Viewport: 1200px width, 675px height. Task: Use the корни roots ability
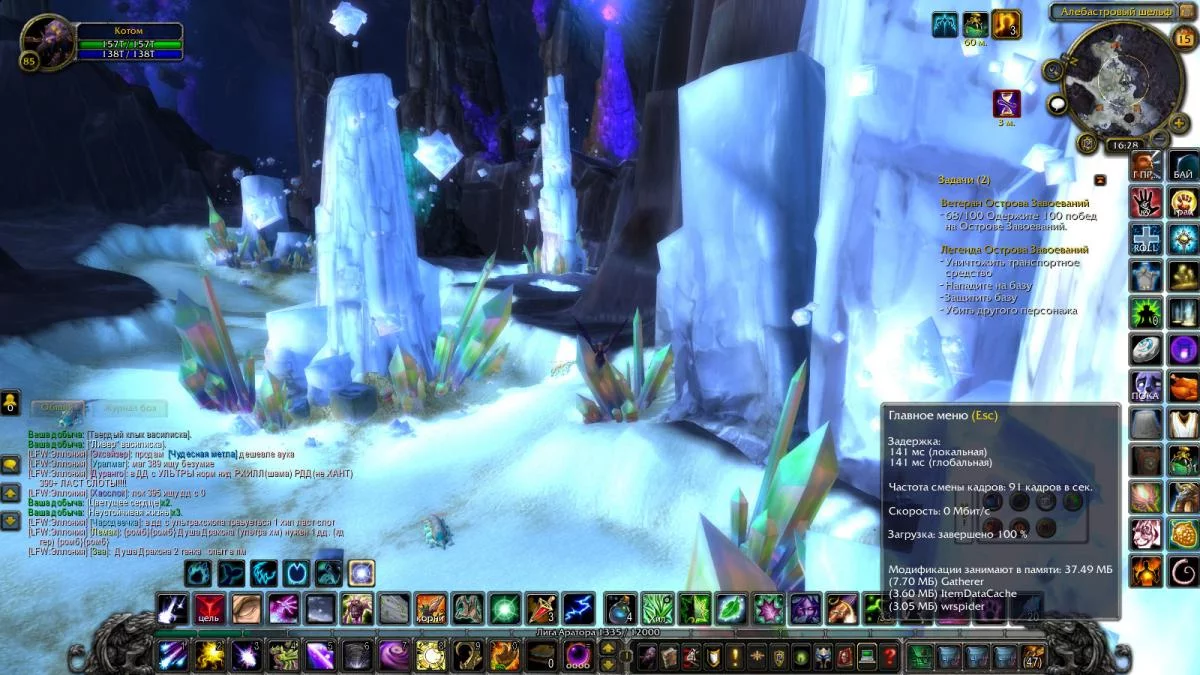pos(431,608)
